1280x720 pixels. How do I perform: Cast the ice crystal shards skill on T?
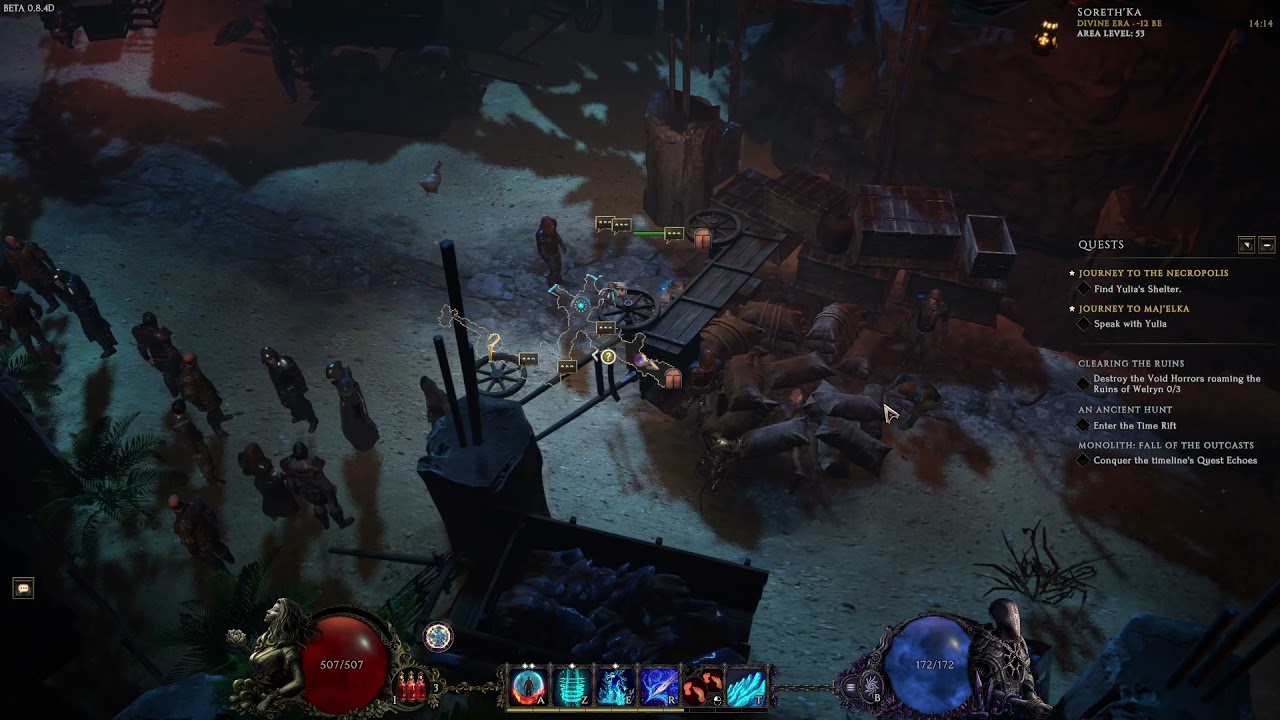pos(746,686)
